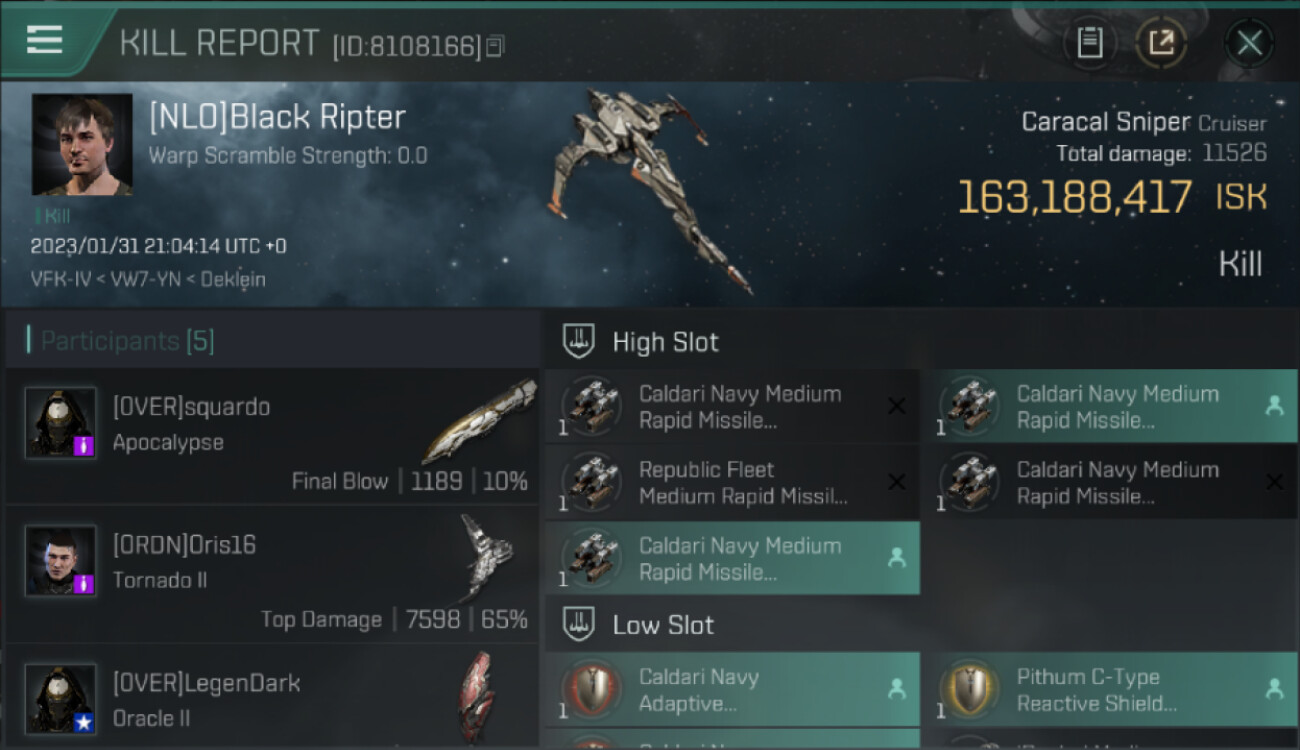View Black Ripter's pilot portrait
Viewport: 1300px width, 750px height.
(x=82, y=145)
